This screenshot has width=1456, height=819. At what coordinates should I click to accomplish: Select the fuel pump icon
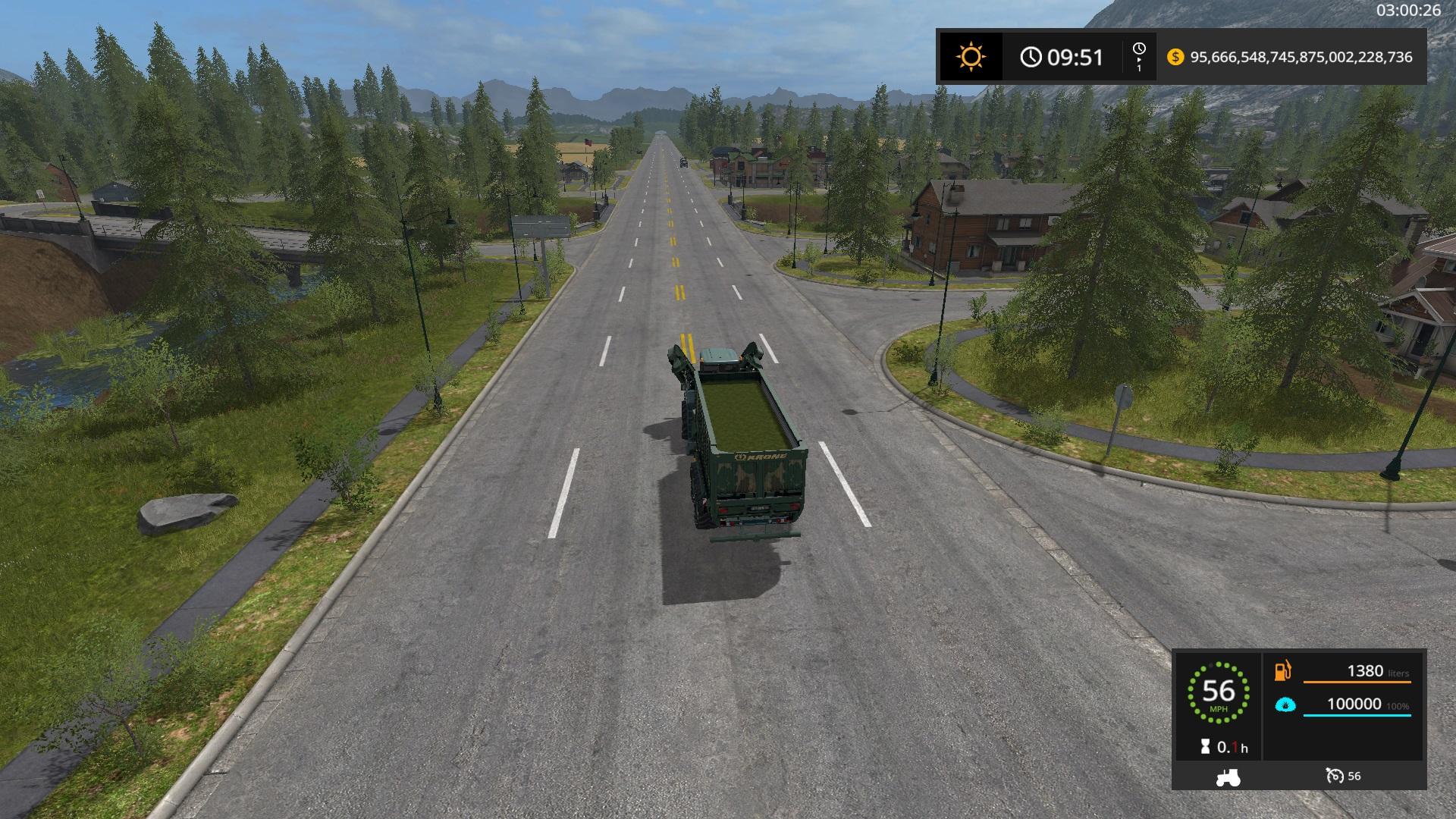[1283, 671]
